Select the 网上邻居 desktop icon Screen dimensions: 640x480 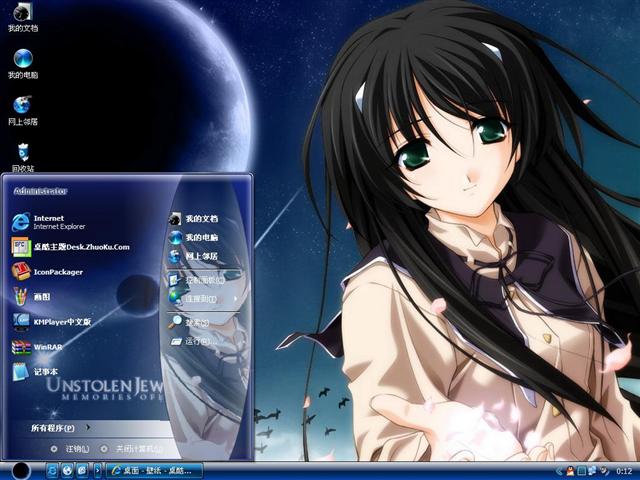click(x=22, y=109)
